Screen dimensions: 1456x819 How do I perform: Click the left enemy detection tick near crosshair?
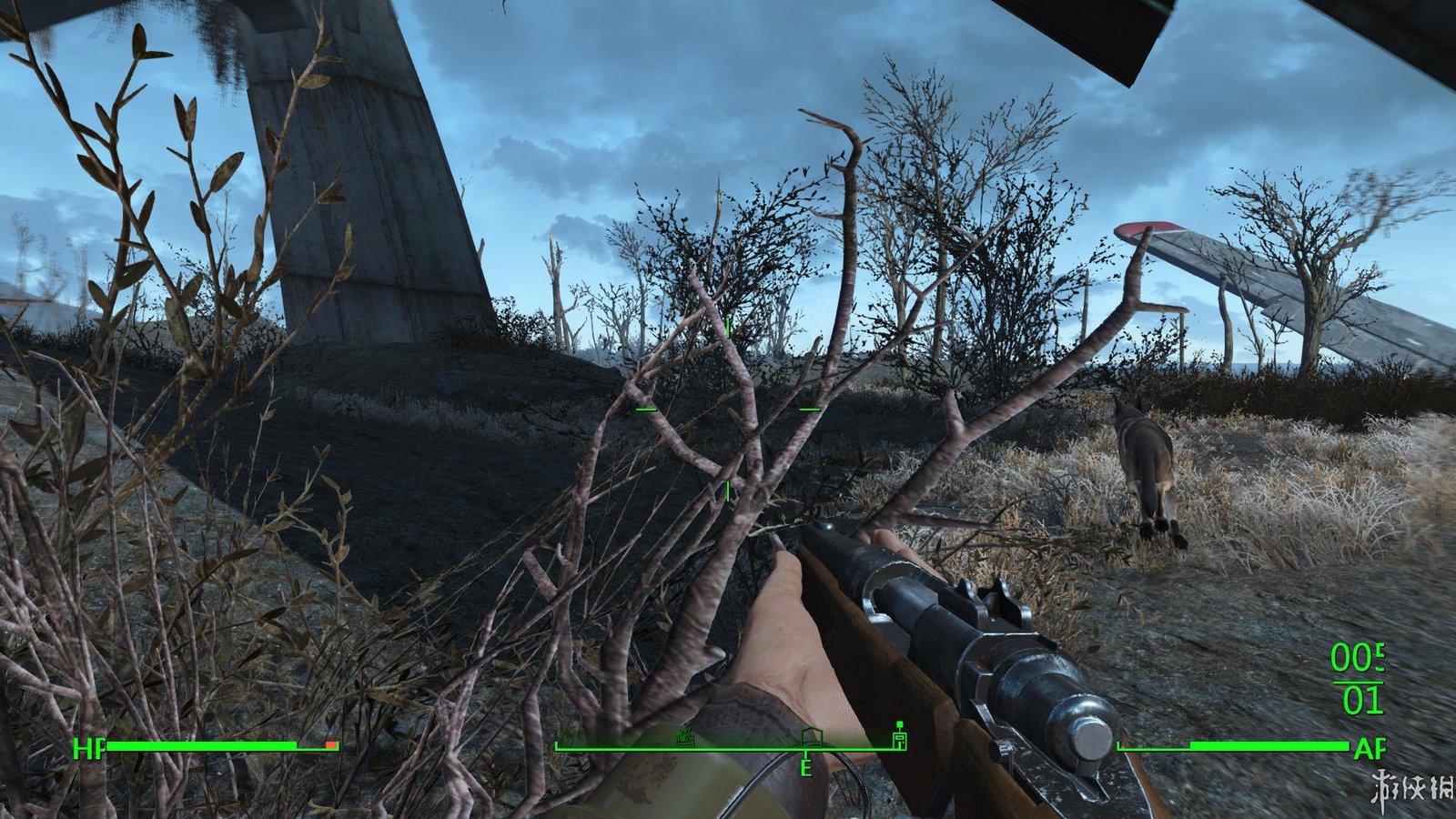tap(645, 409)
